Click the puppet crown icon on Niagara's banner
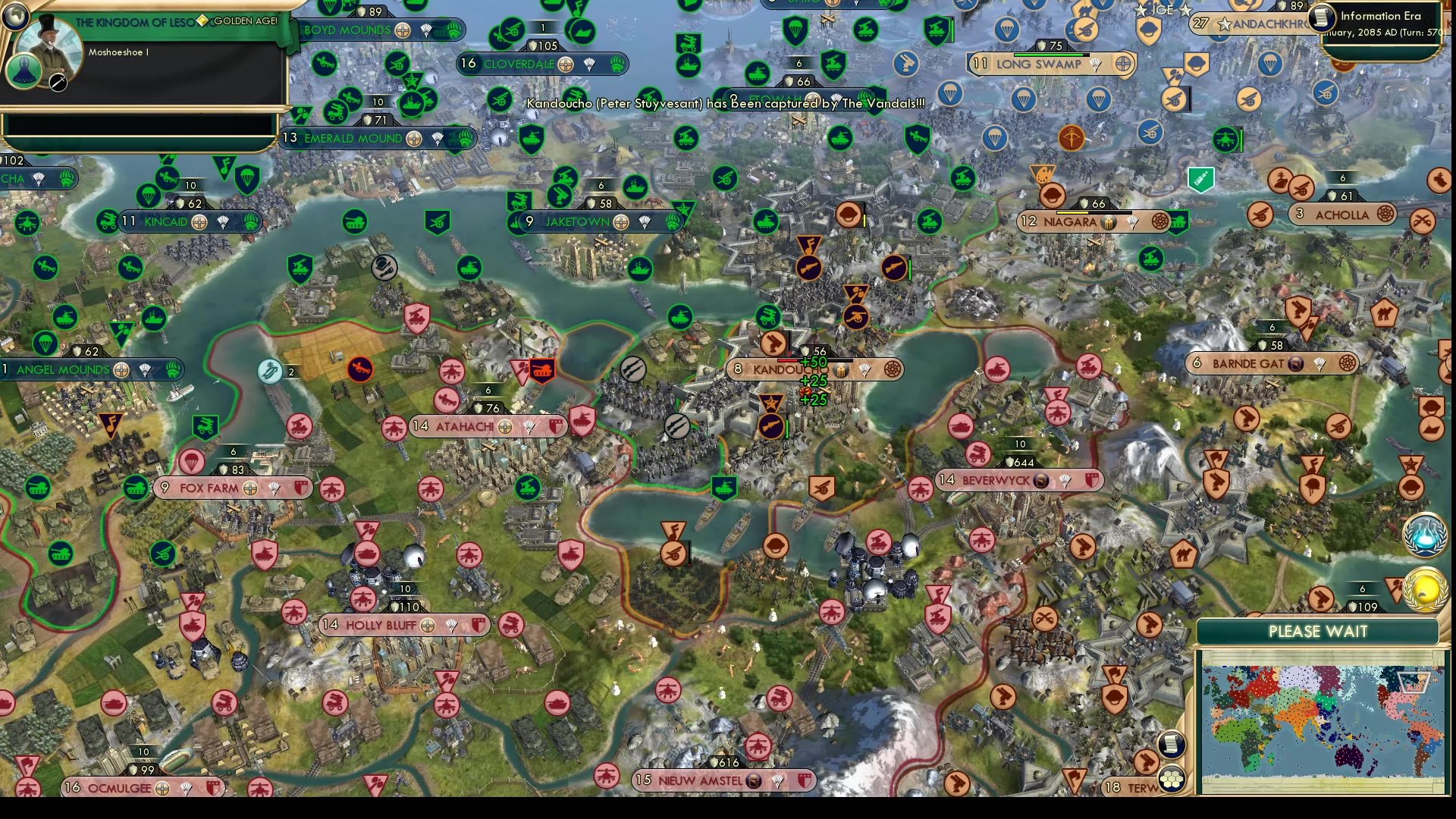This screenshot has height=819, width=1456. coord(1108,222)
